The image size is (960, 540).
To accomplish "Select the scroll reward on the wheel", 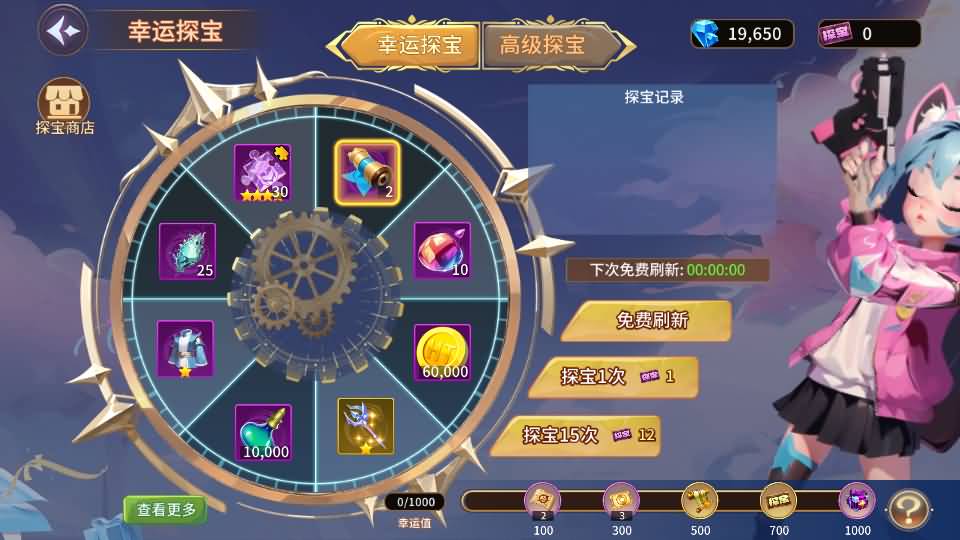I will pos(366,172).
